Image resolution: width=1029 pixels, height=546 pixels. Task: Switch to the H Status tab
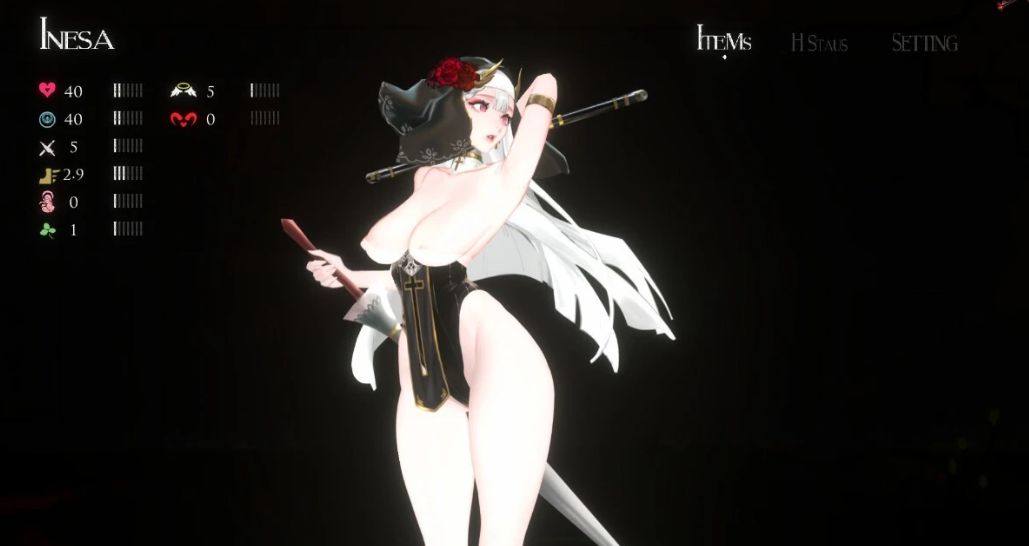[x=819, y=43]
